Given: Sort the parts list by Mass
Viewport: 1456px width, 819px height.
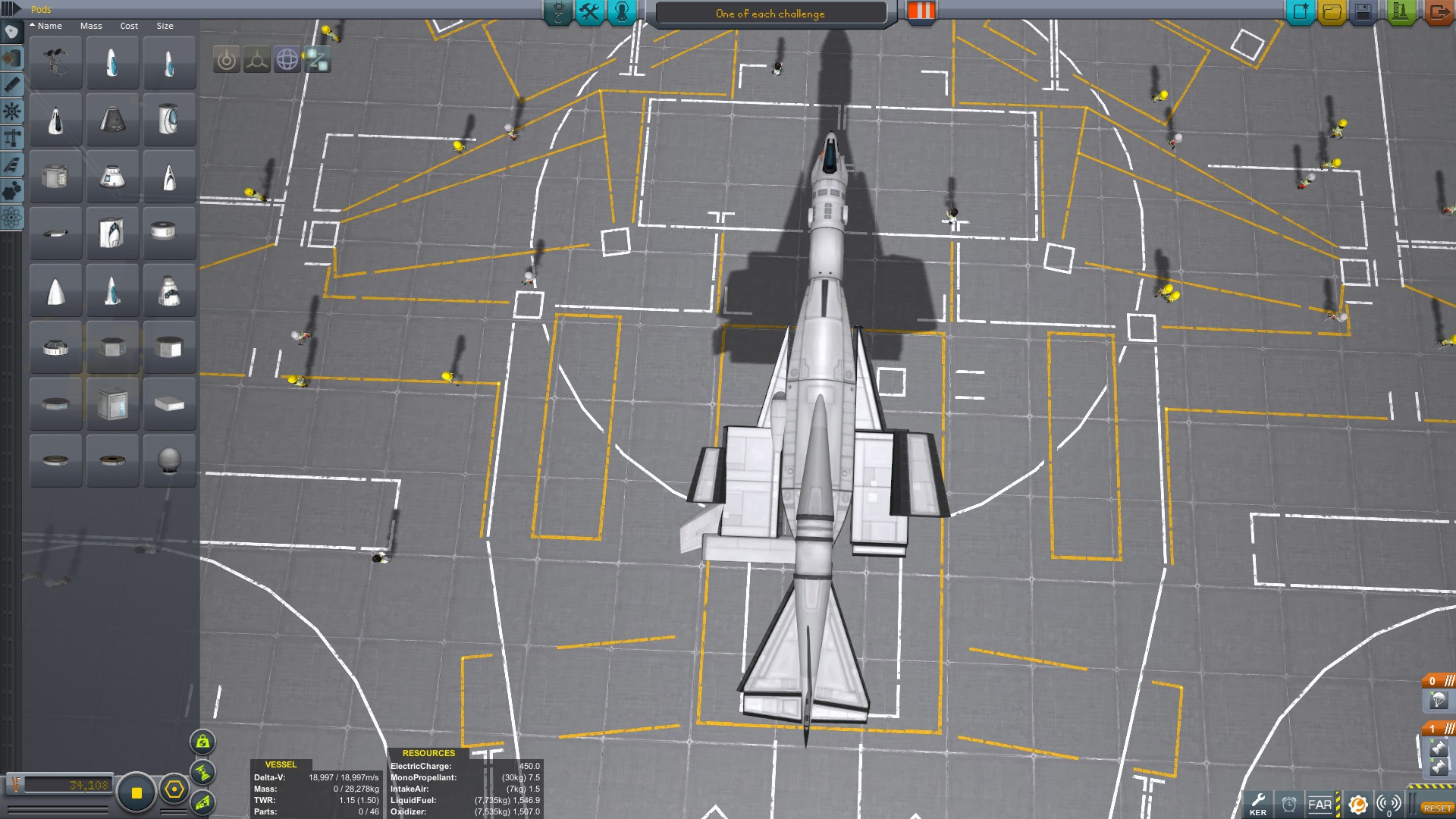Looking at the screenshot, I should pyautogui.click(x=91, y=26).
